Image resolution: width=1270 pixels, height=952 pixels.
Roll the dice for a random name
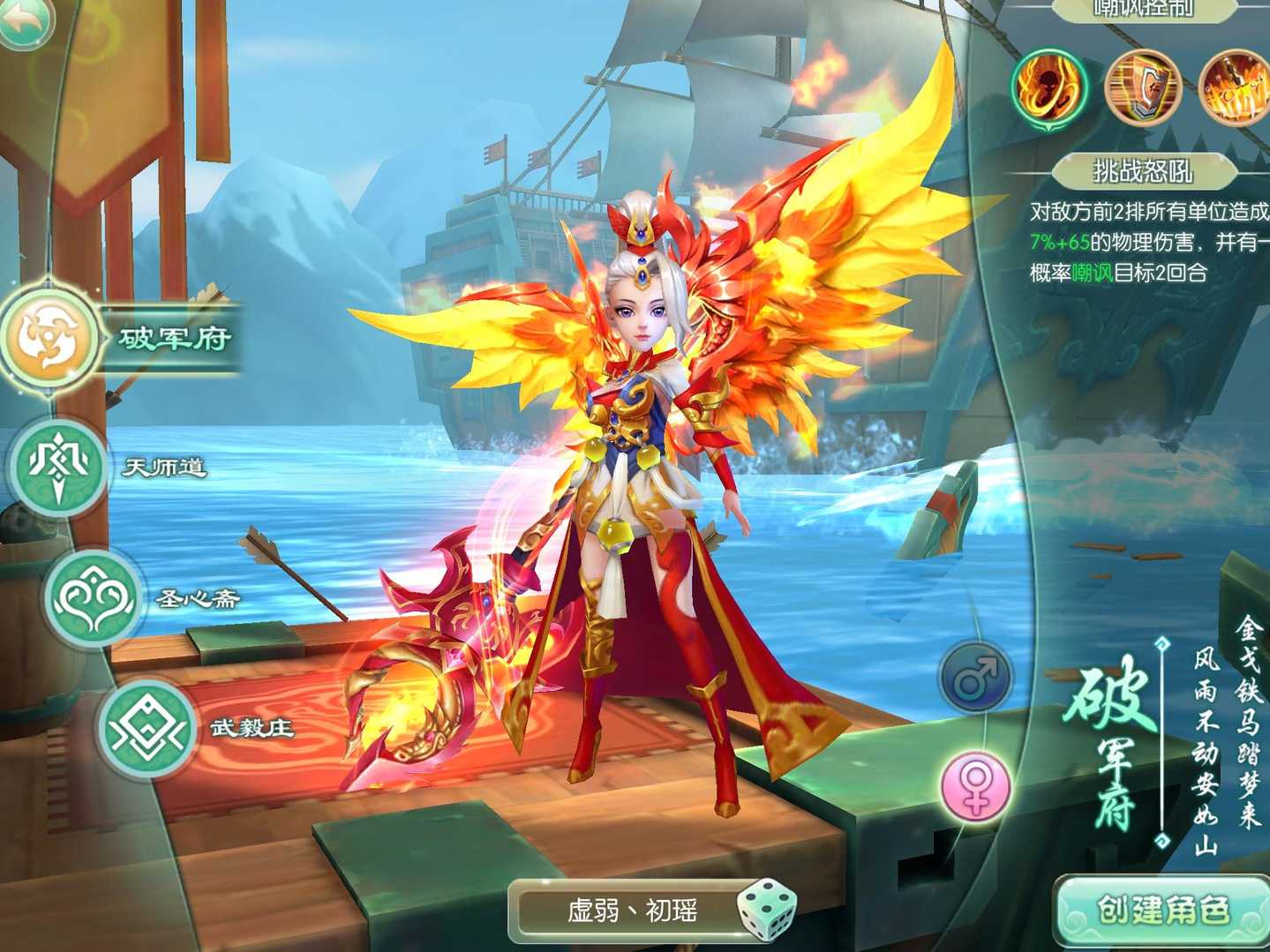[x=764, y=909]
